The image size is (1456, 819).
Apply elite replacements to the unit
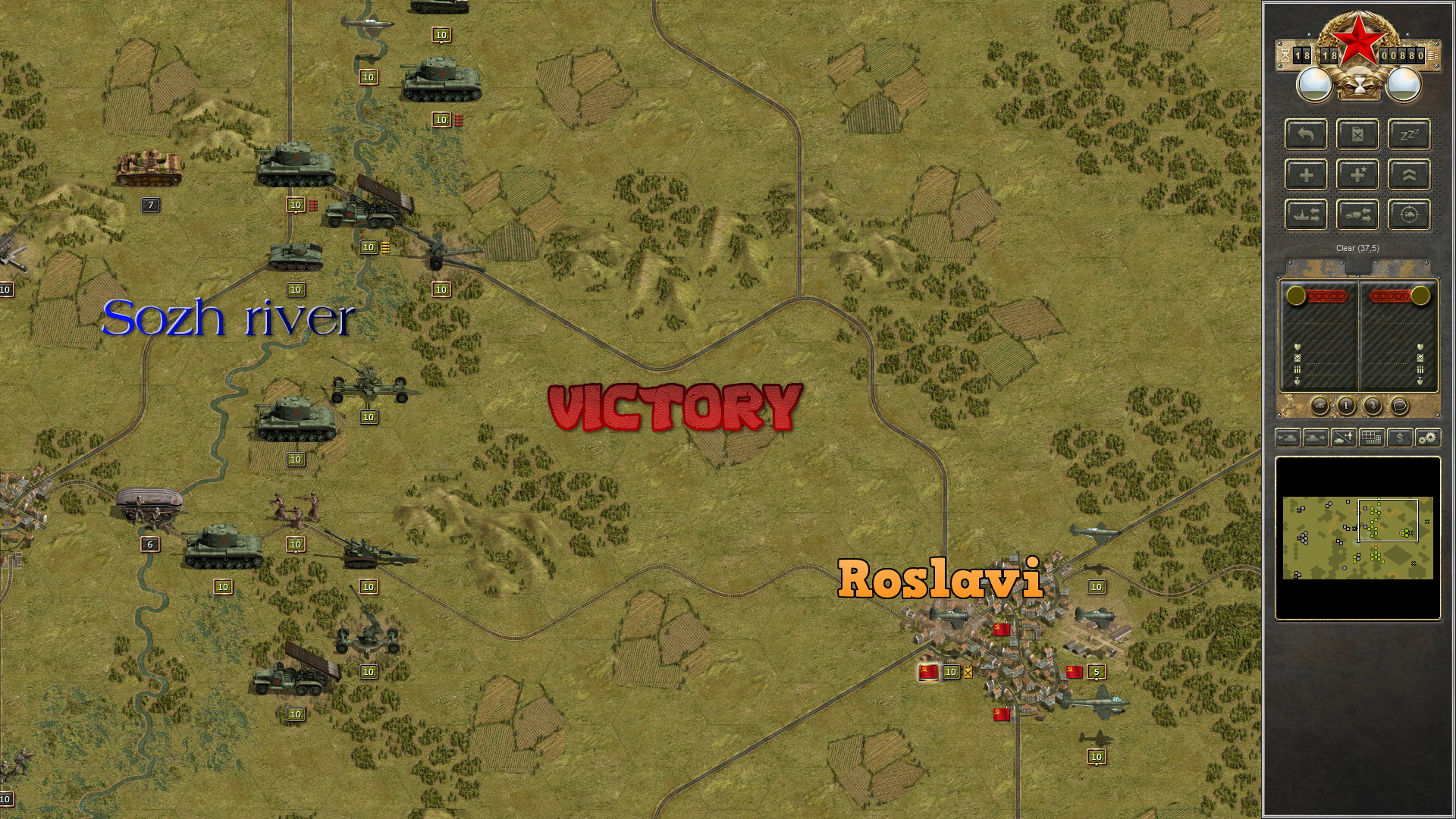click(1358, 175)
